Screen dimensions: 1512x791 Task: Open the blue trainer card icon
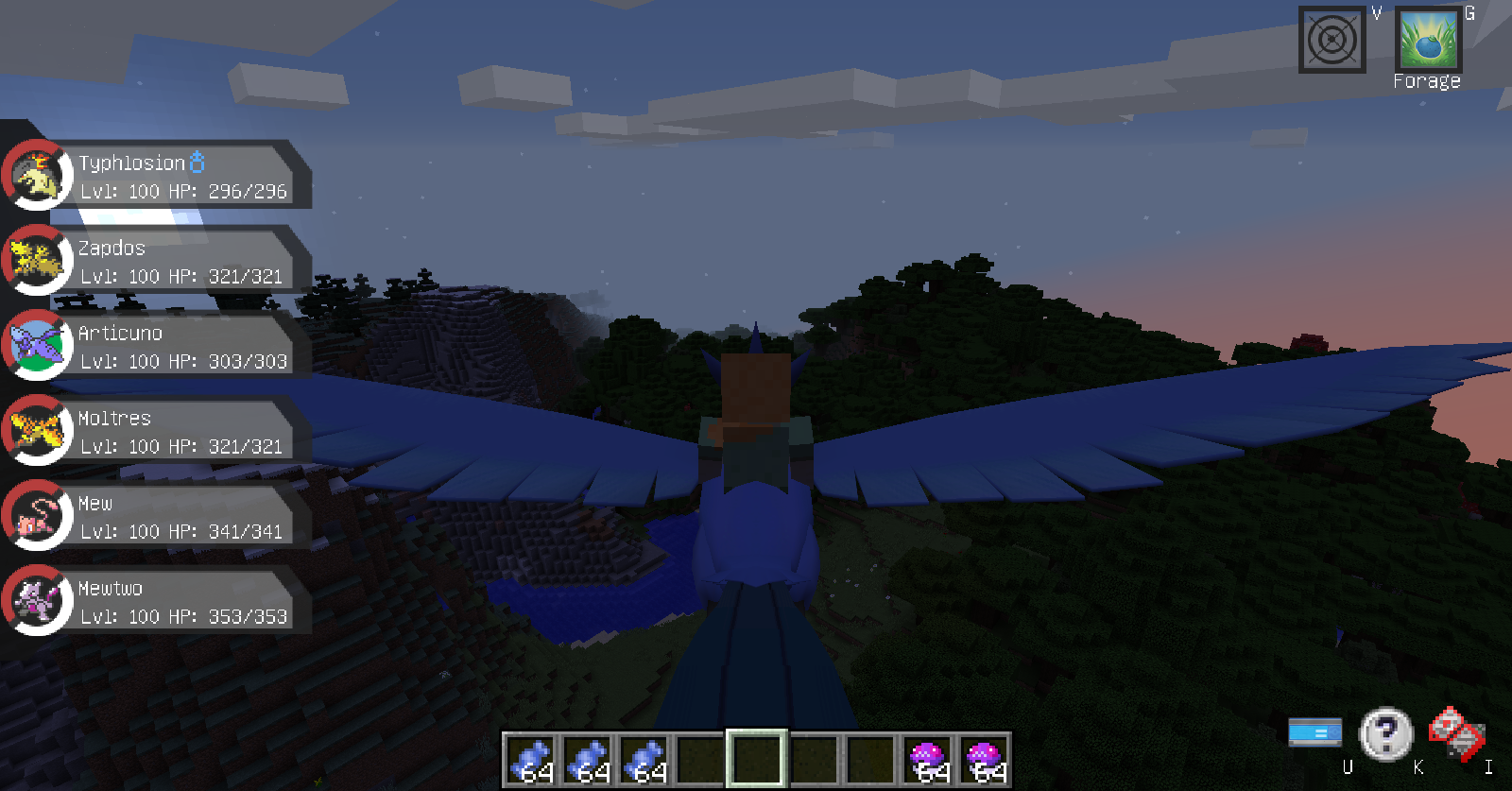click(x=1314, y=732)
